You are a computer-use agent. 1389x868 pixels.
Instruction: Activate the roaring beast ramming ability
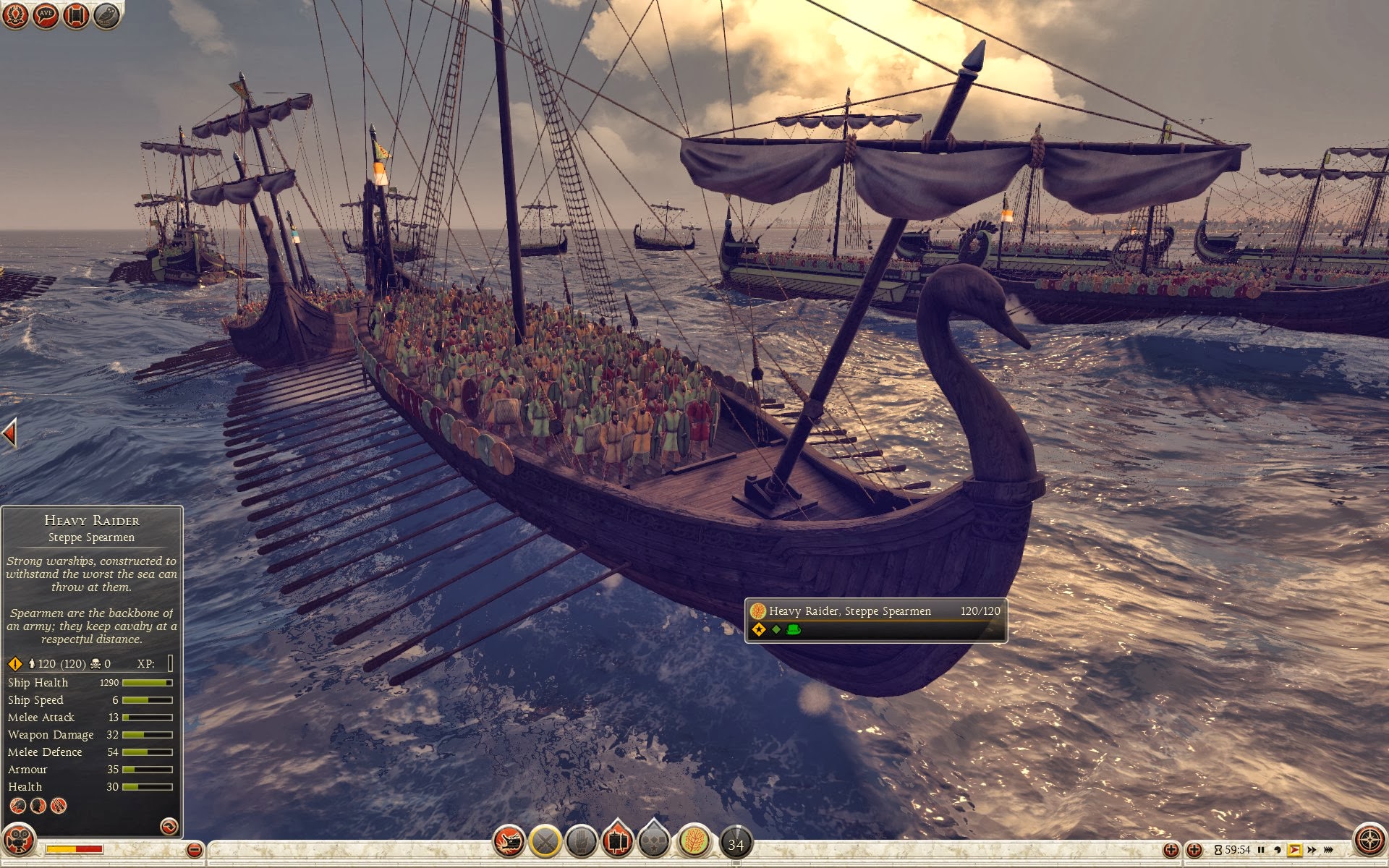509,841
